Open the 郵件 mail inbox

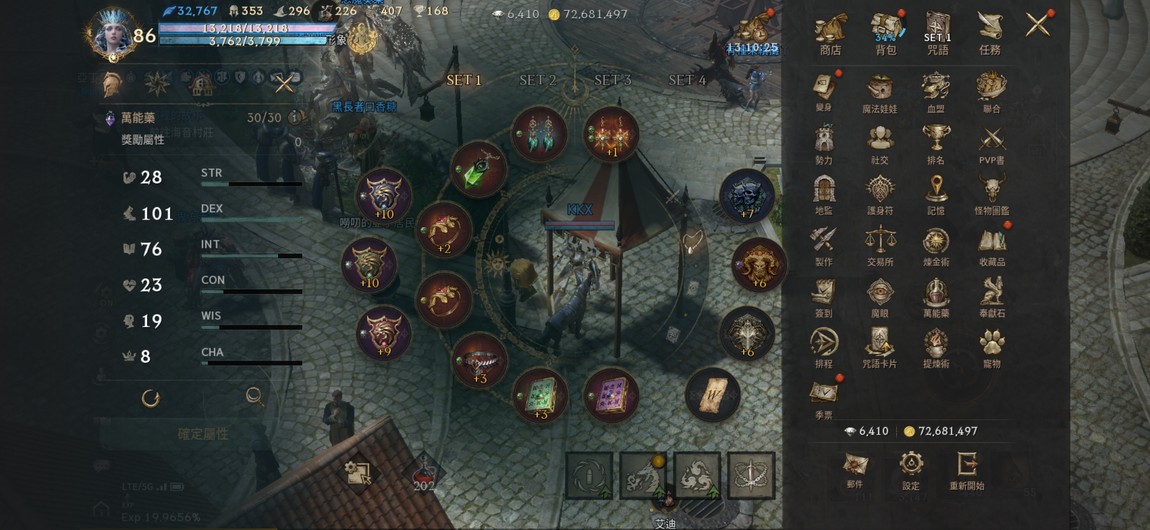click(854, 467)
